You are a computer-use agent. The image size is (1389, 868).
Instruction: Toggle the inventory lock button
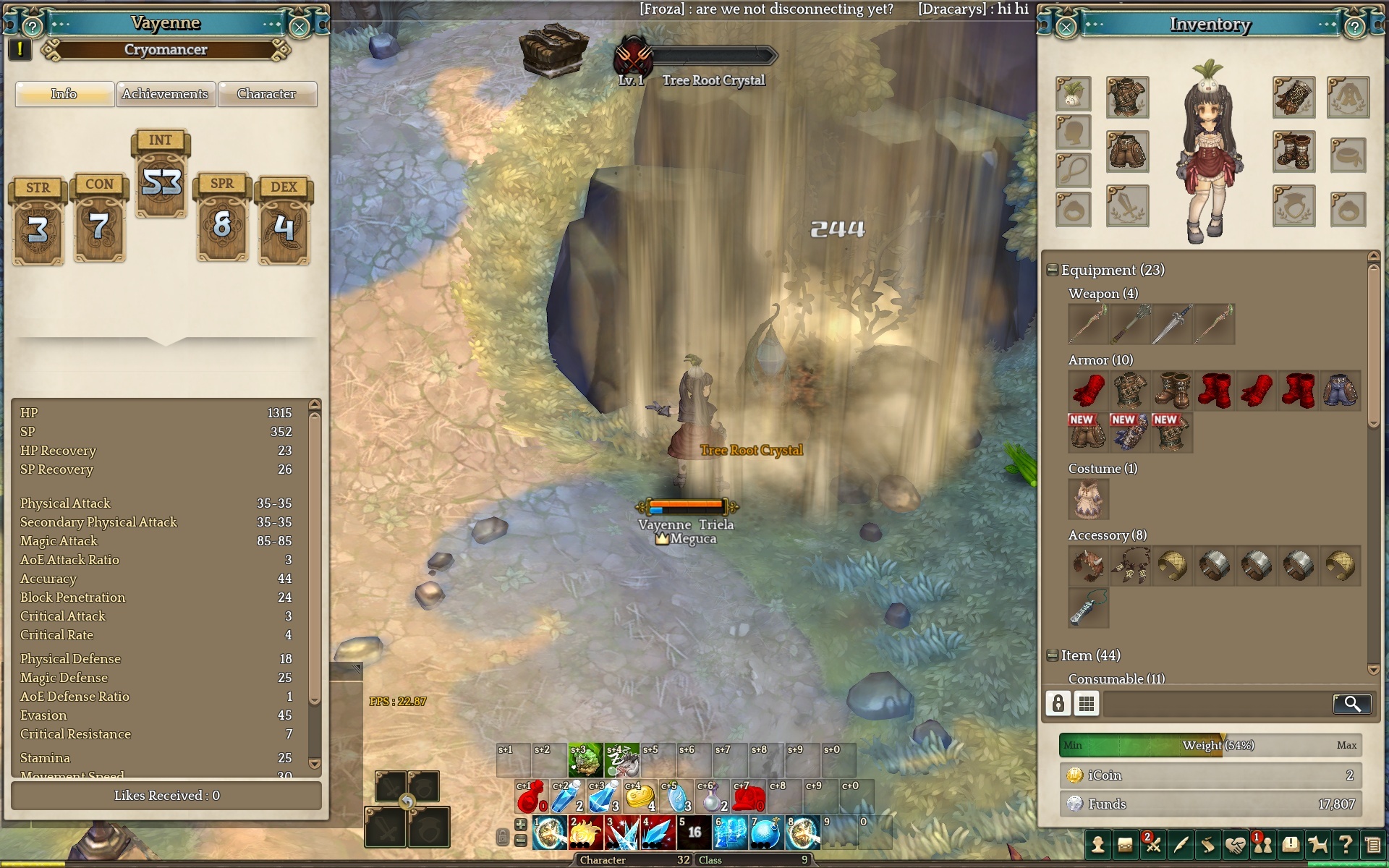click(1058, 704)
